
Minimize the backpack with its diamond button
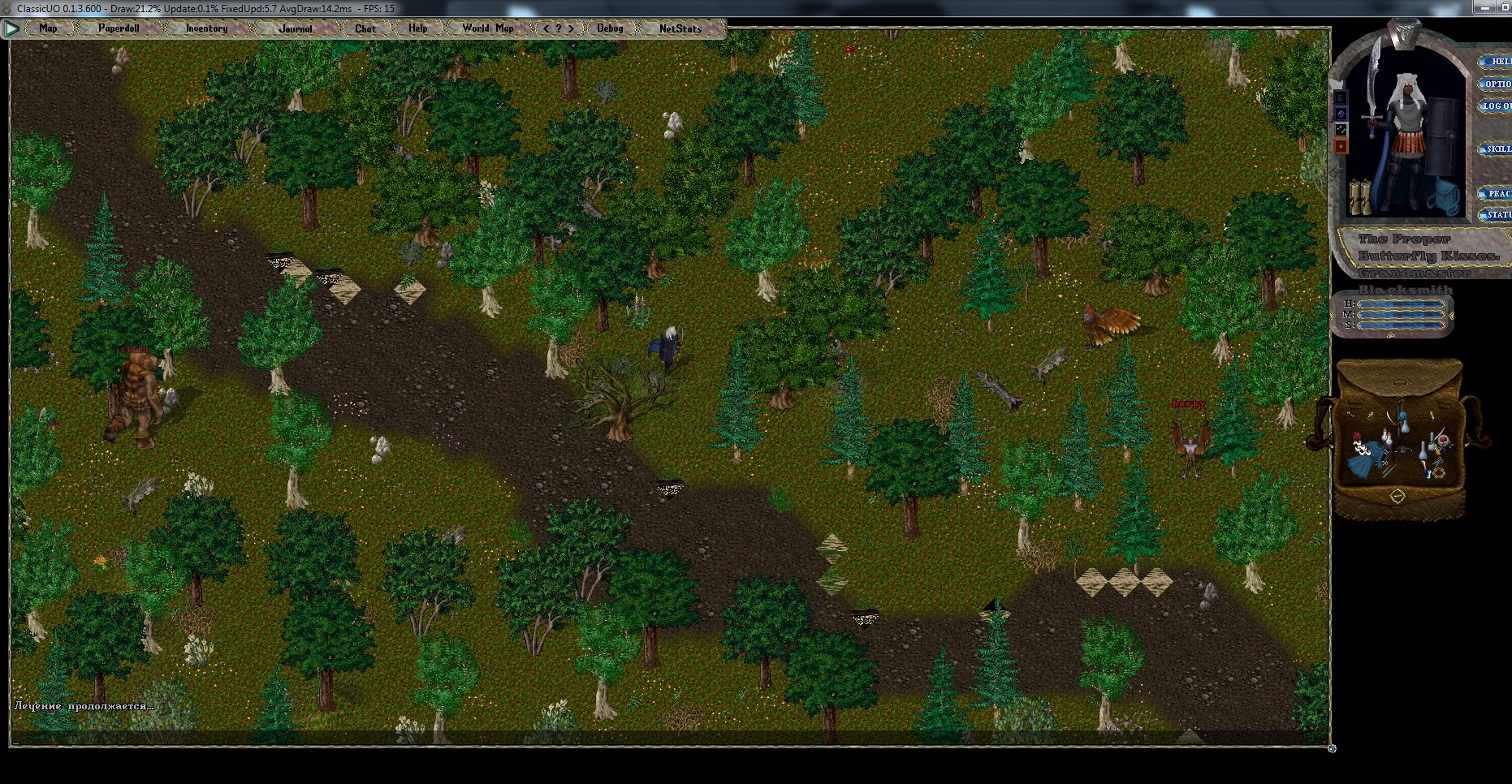(1398, 495)
